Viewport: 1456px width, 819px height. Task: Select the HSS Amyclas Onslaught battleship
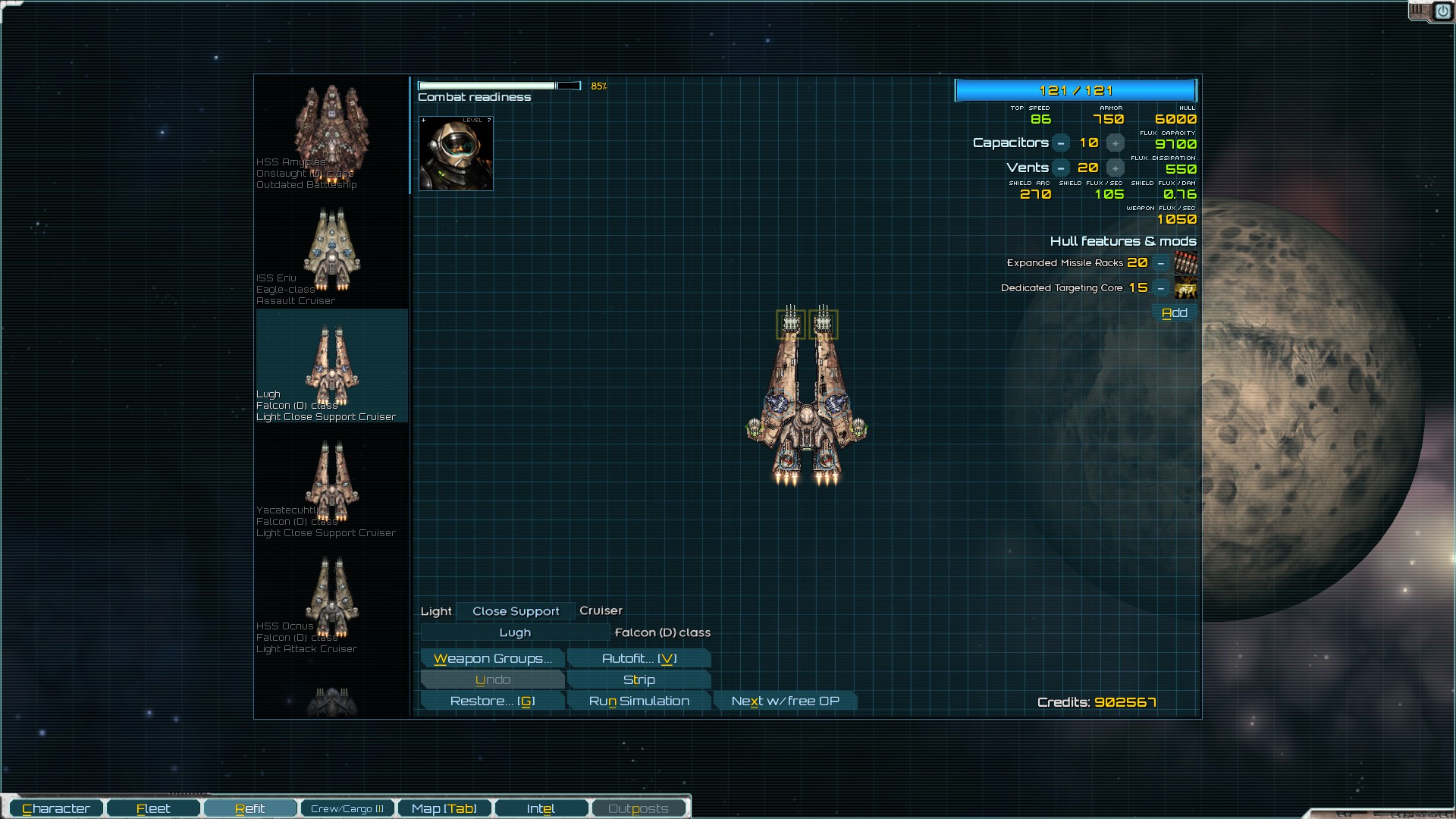pos(331,133)
